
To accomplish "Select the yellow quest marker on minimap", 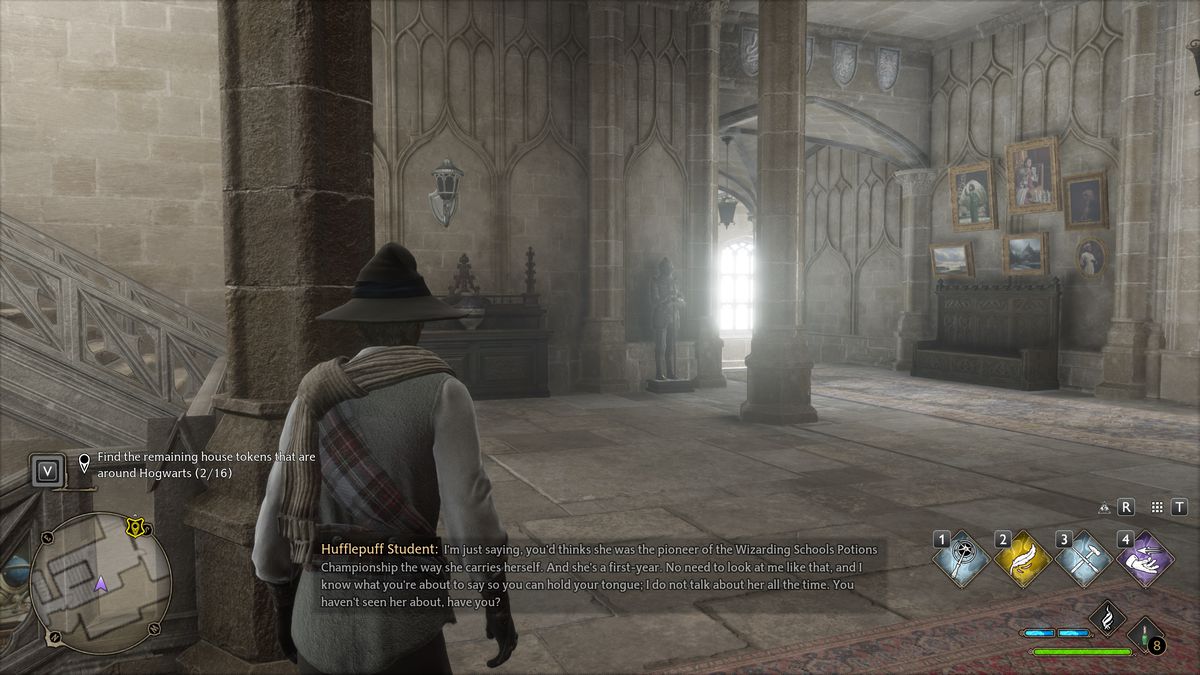I will pyautogui.click(x=135, y=526).
